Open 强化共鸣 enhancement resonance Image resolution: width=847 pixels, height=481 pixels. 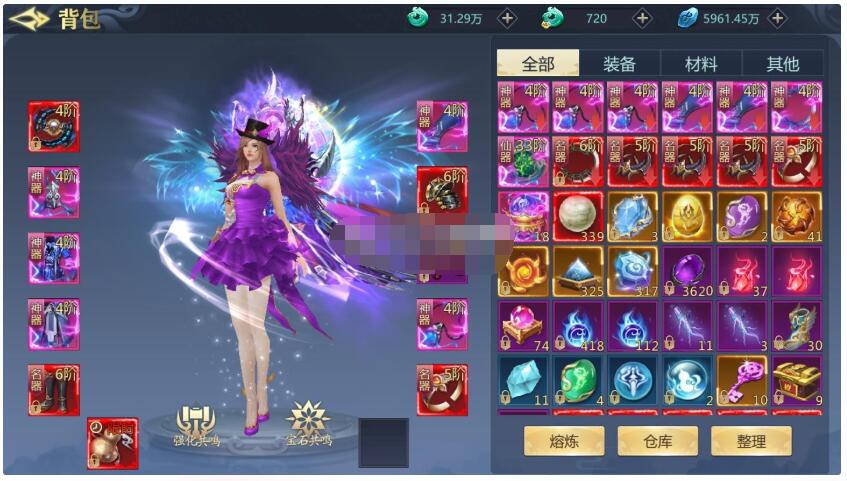[x=197, y=426]
